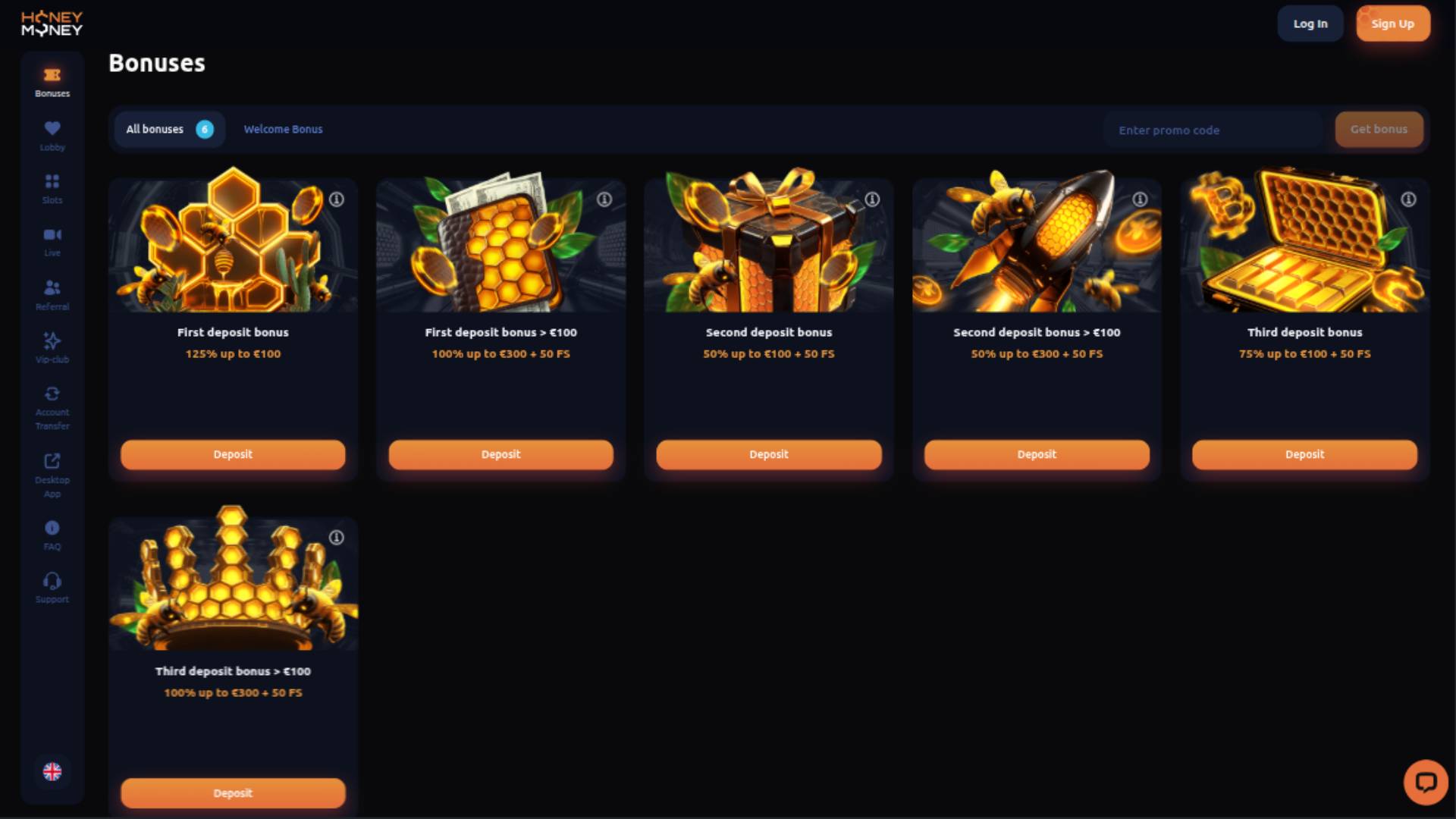Change language via the UK flag
Viewport: 1456px width, 819px height.
coord(52,772)
